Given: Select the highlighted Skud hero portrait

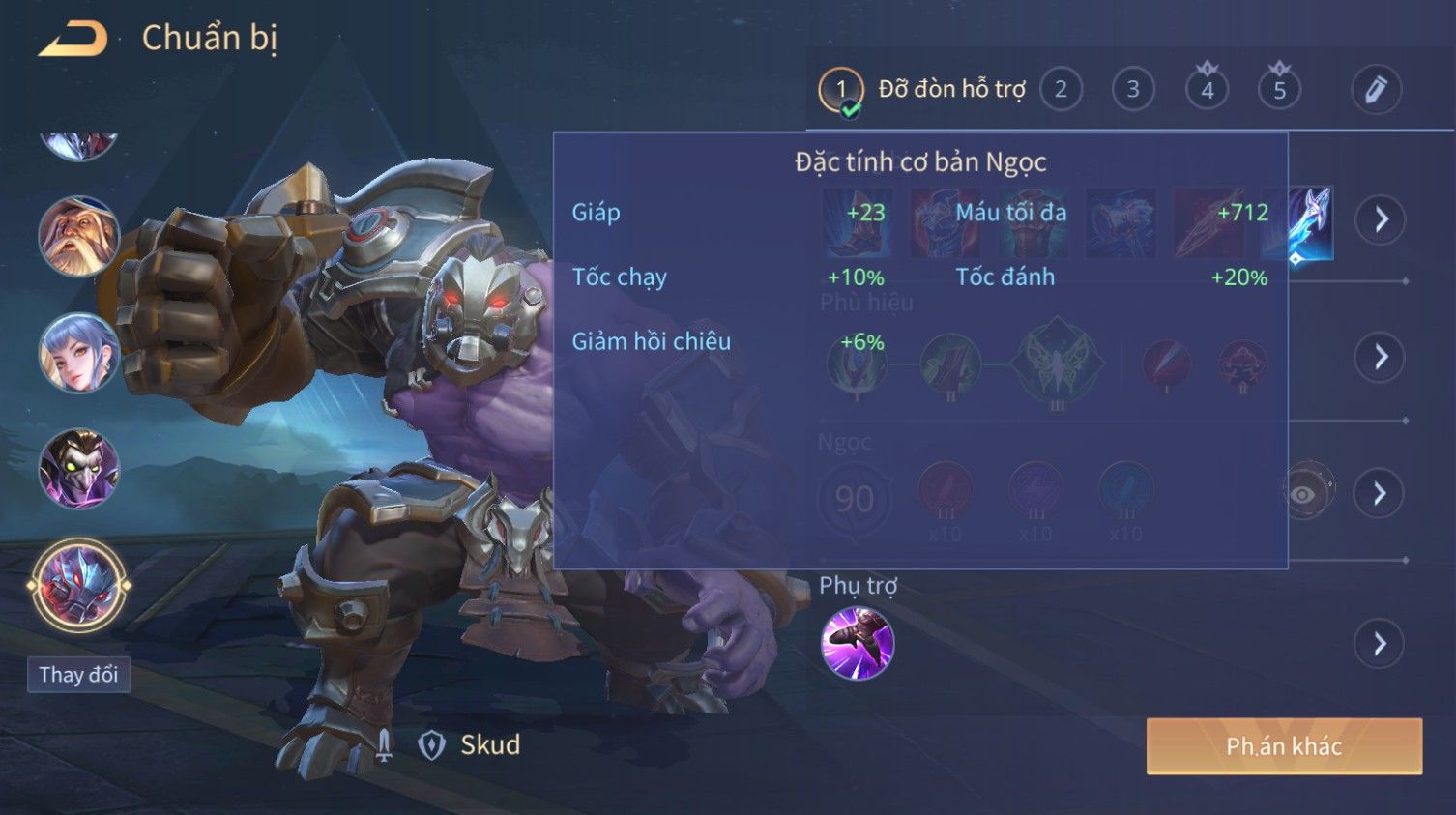Looking at the screenshot, I should point(78,586).
